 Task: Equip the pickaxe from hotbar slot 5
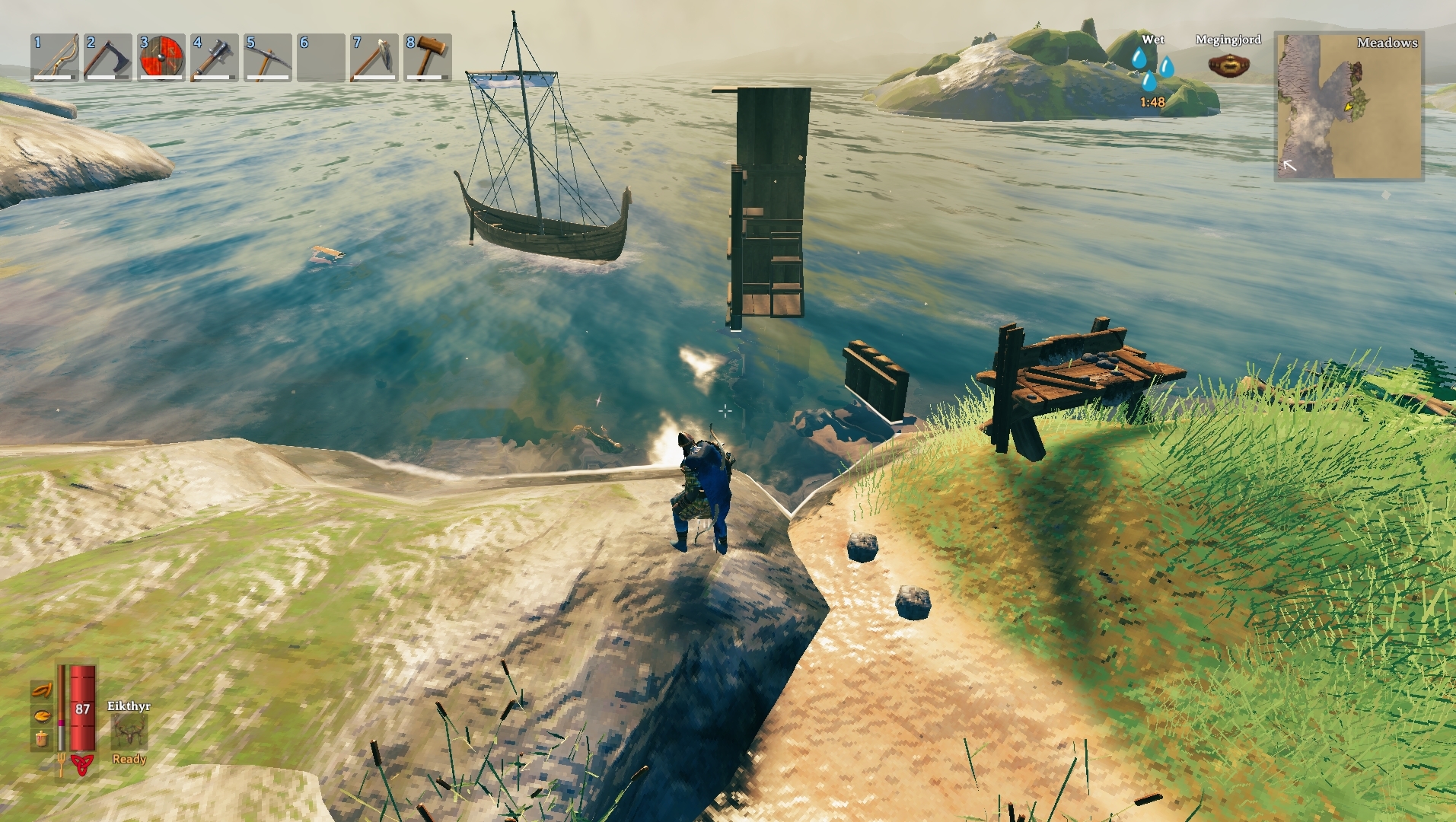(x=268, y=57)
